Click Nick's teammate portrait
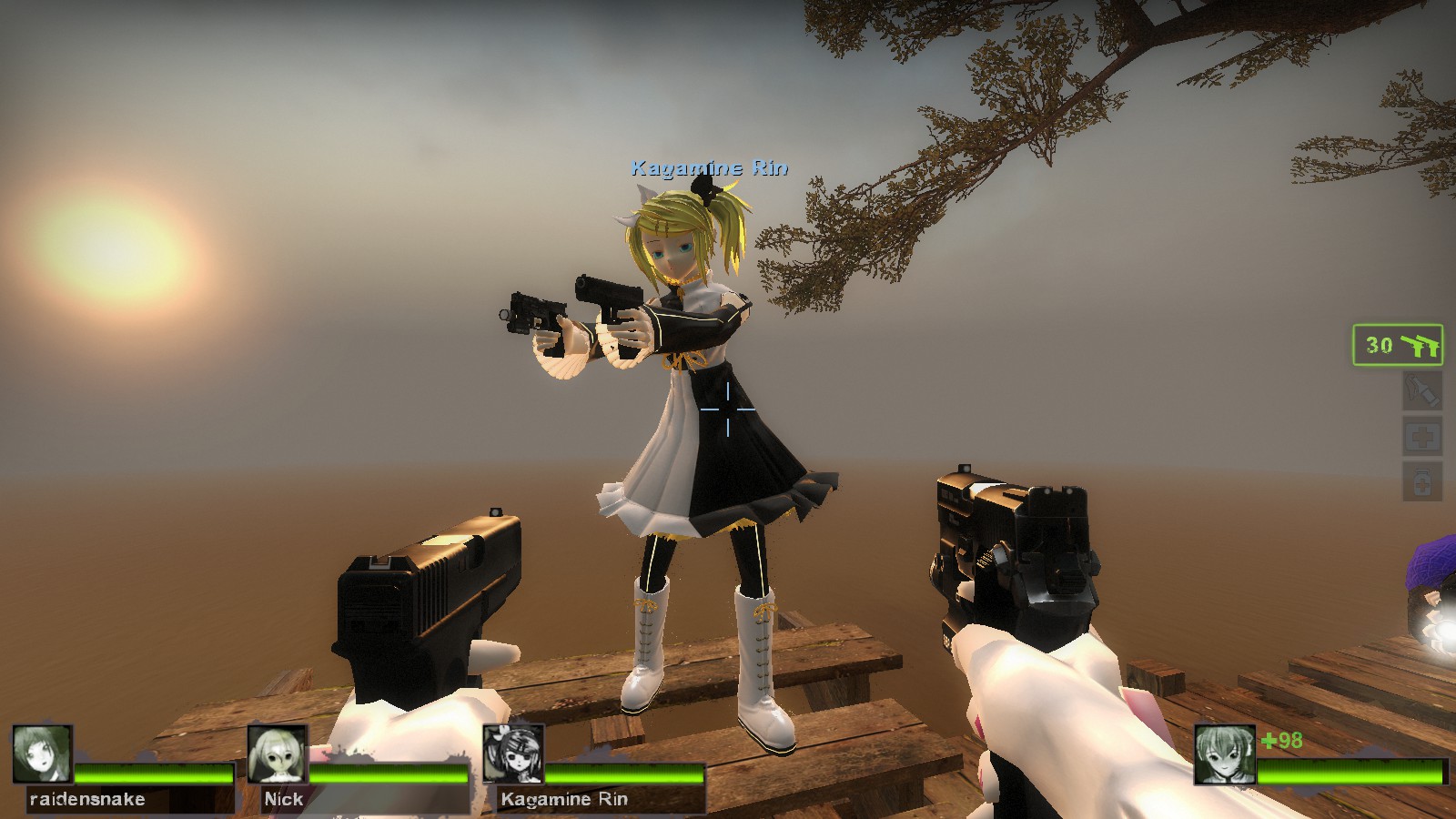Image resolution: width=1456 pixels, height=819 pixels. pyautogui.click(x=278, y=753)
